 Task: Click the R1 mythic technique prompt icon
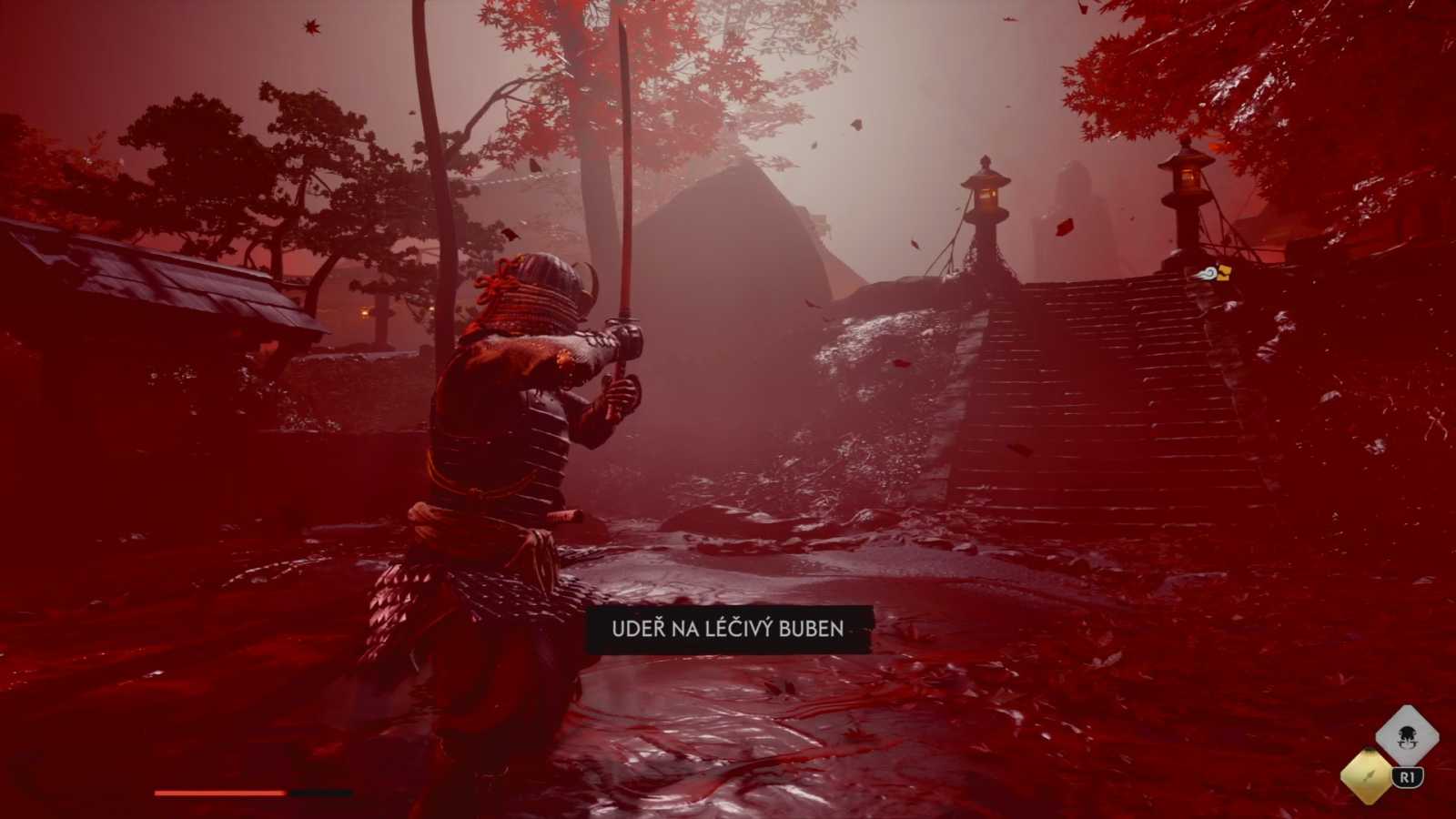tap(1407, 775)
